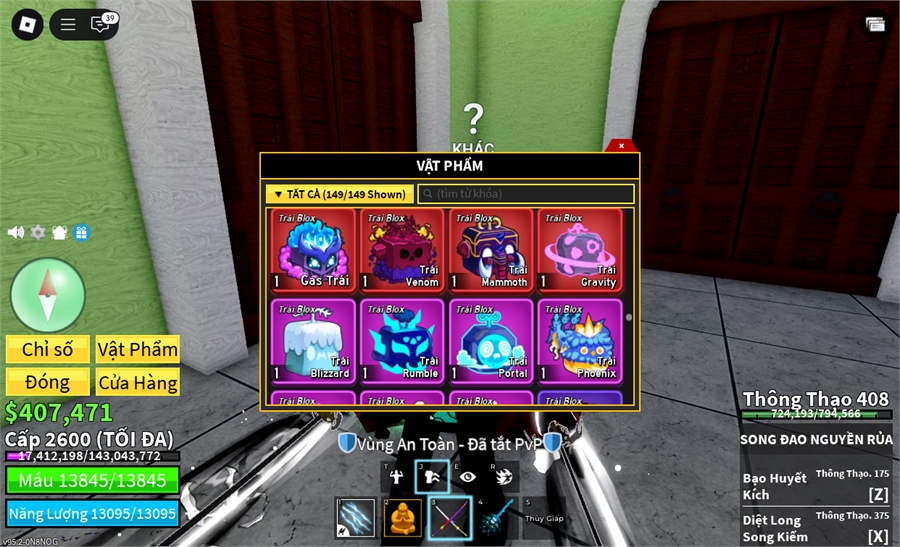Toggle sound with the speaker icon
Screen dimensions: 900x547
coord(16,232)
